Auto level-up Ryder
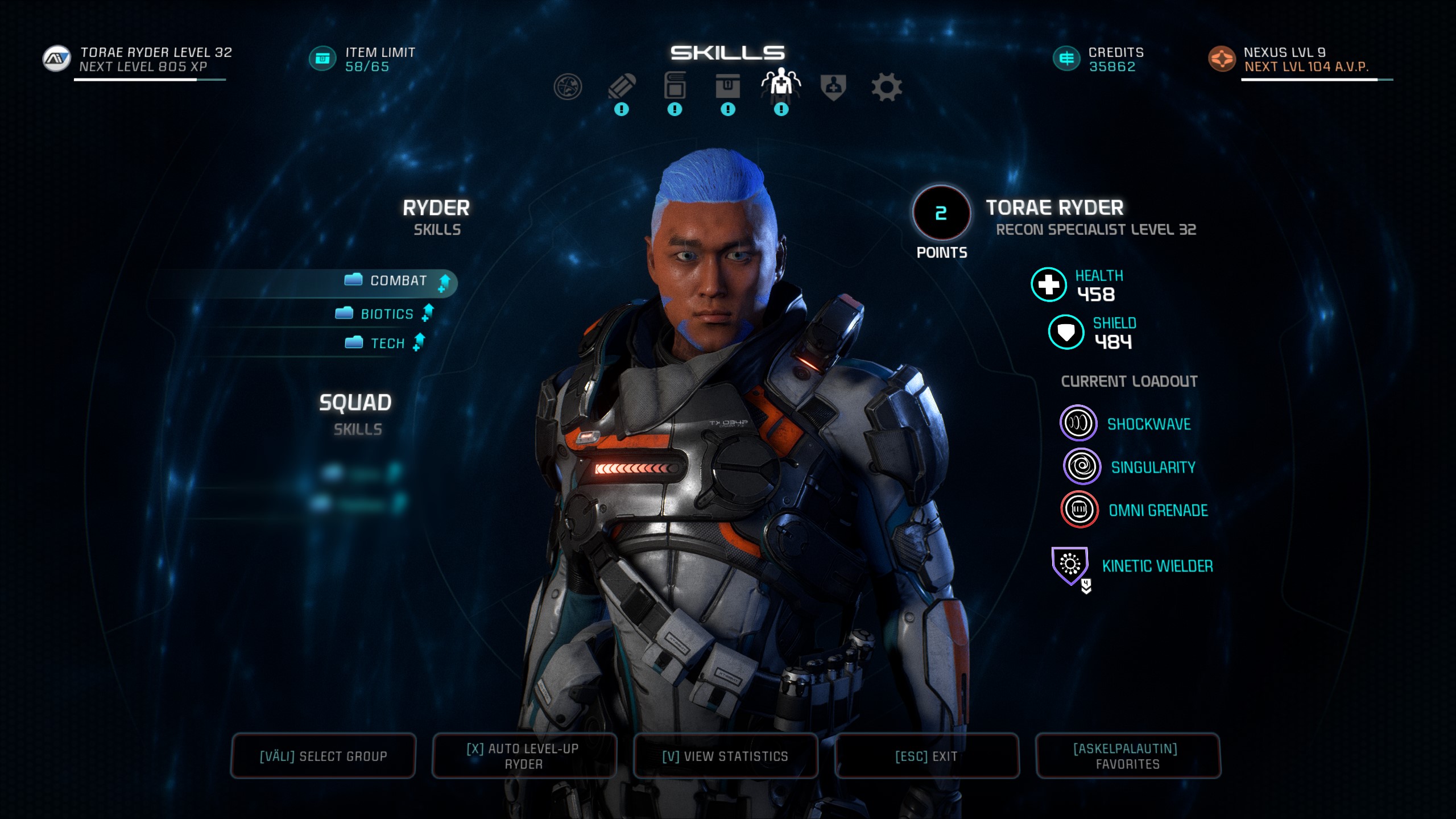Viewport: 1456px width, 819px height. (x=524, y=756)
